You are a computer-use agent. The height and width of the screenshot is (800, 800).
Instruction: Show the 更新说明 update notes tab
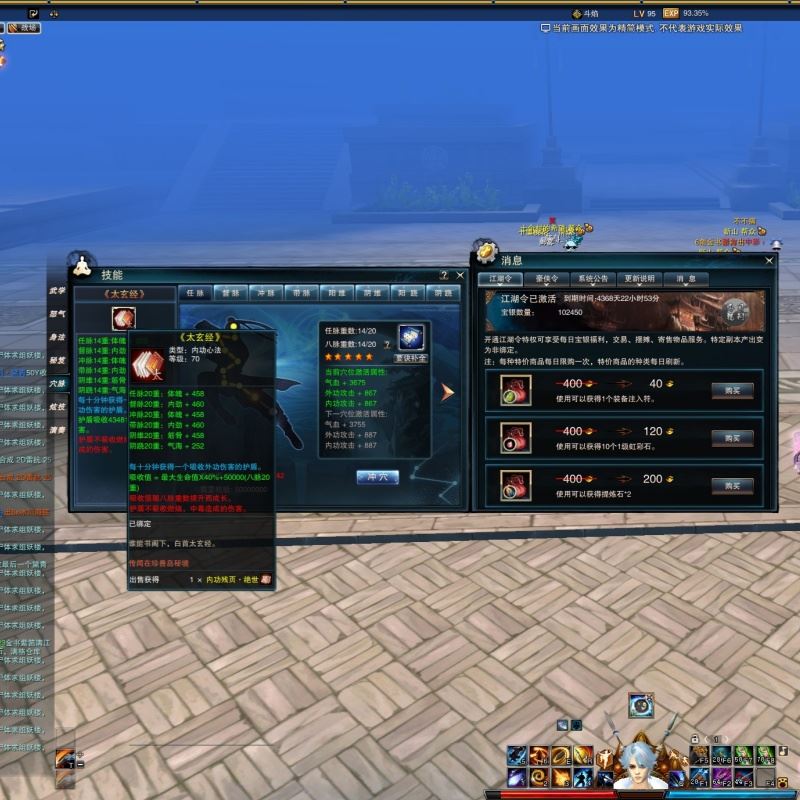639,279
